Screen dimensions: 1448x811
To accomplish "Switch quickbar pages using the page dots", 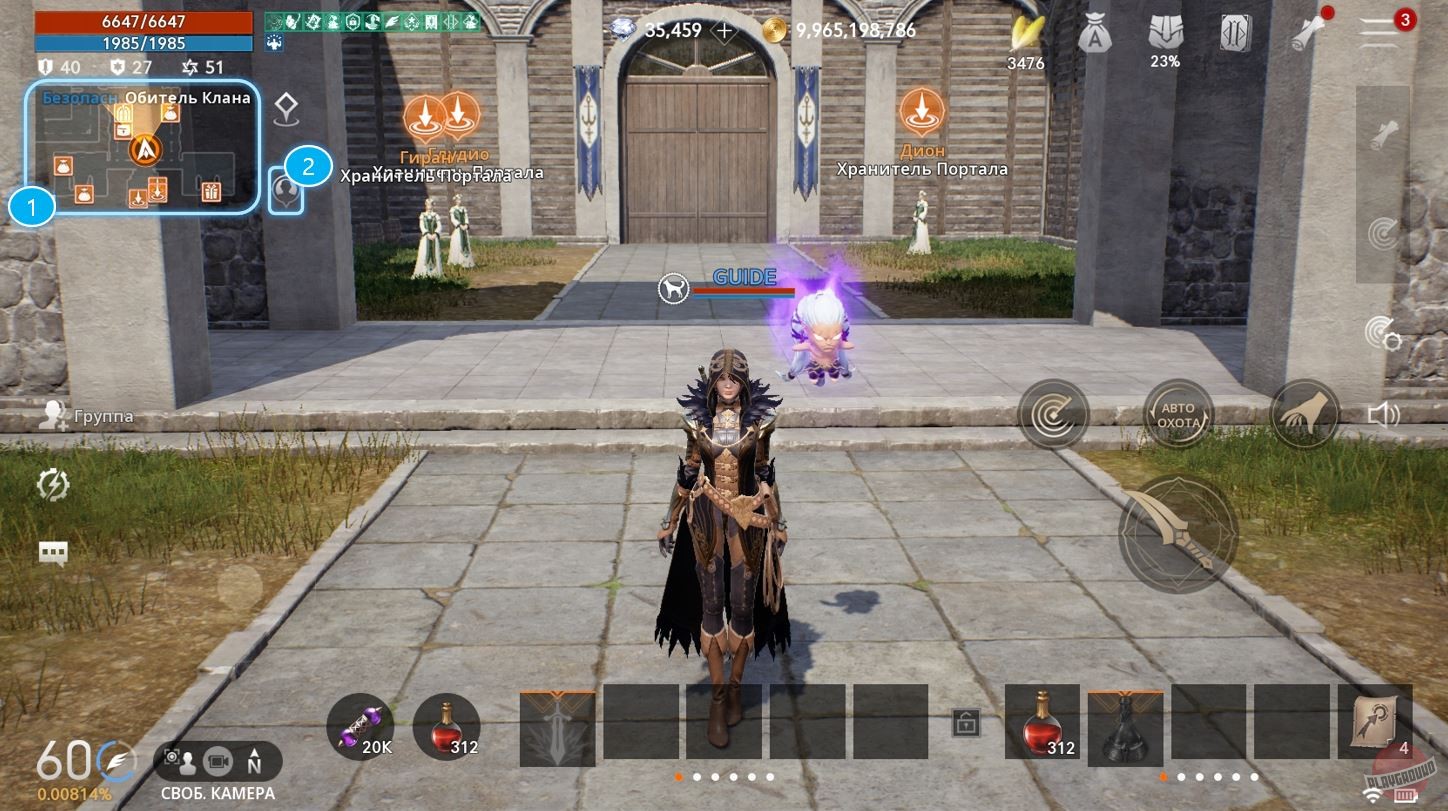I will (x=725, y=775).
